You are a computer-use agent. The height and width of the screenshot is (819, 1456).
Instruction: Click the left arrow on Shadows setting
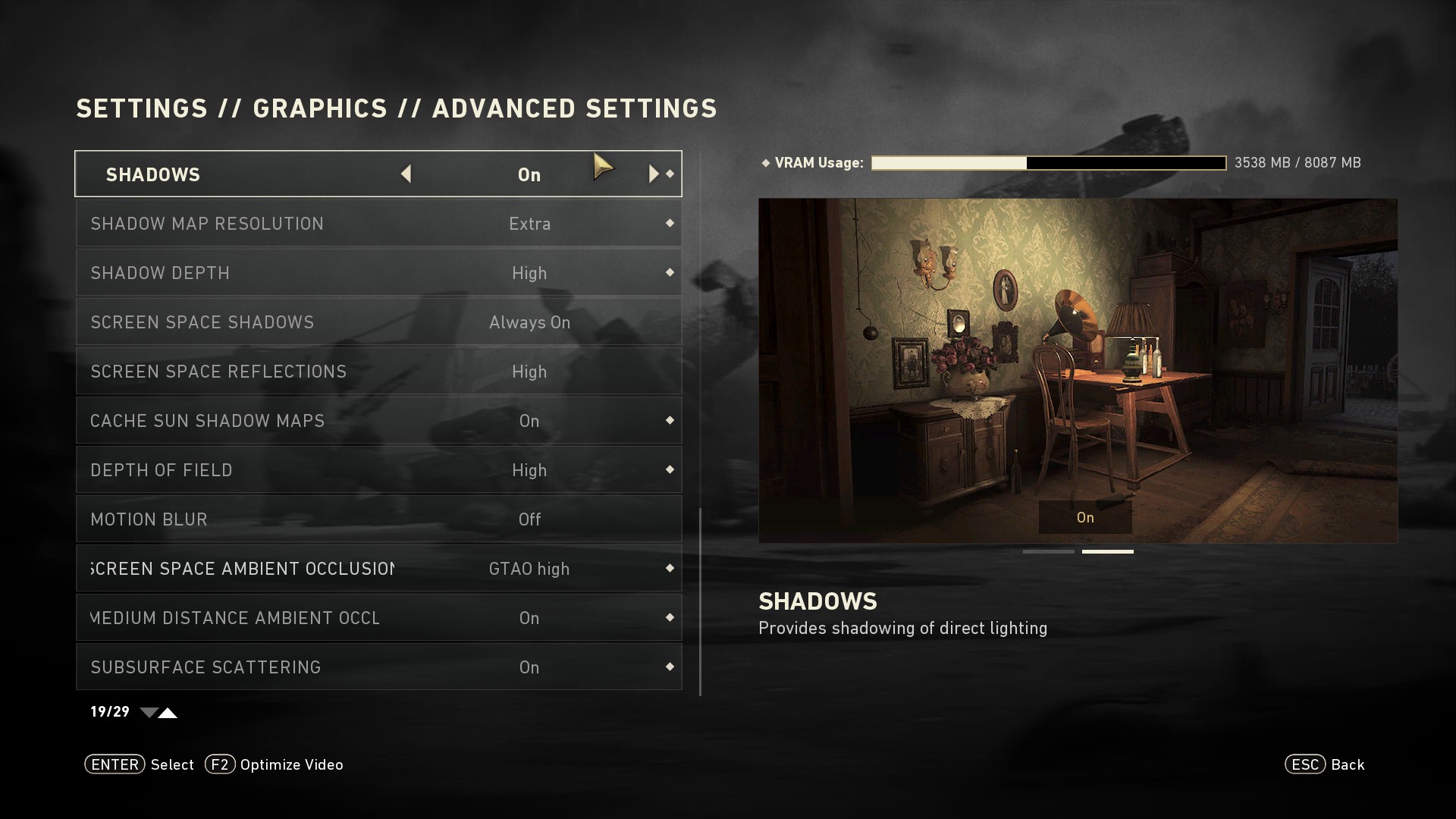coord(406,174)
